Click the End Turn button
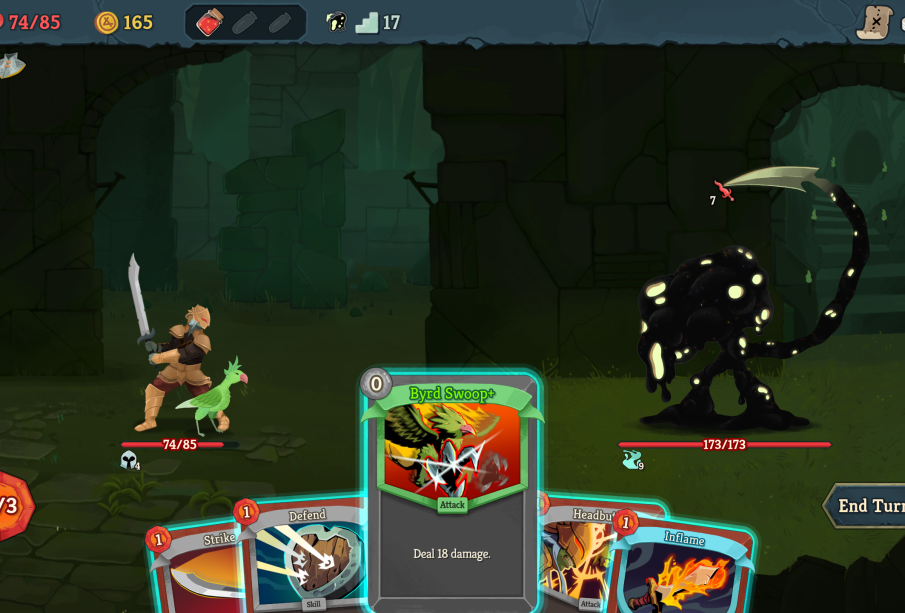 click(866, 506)
